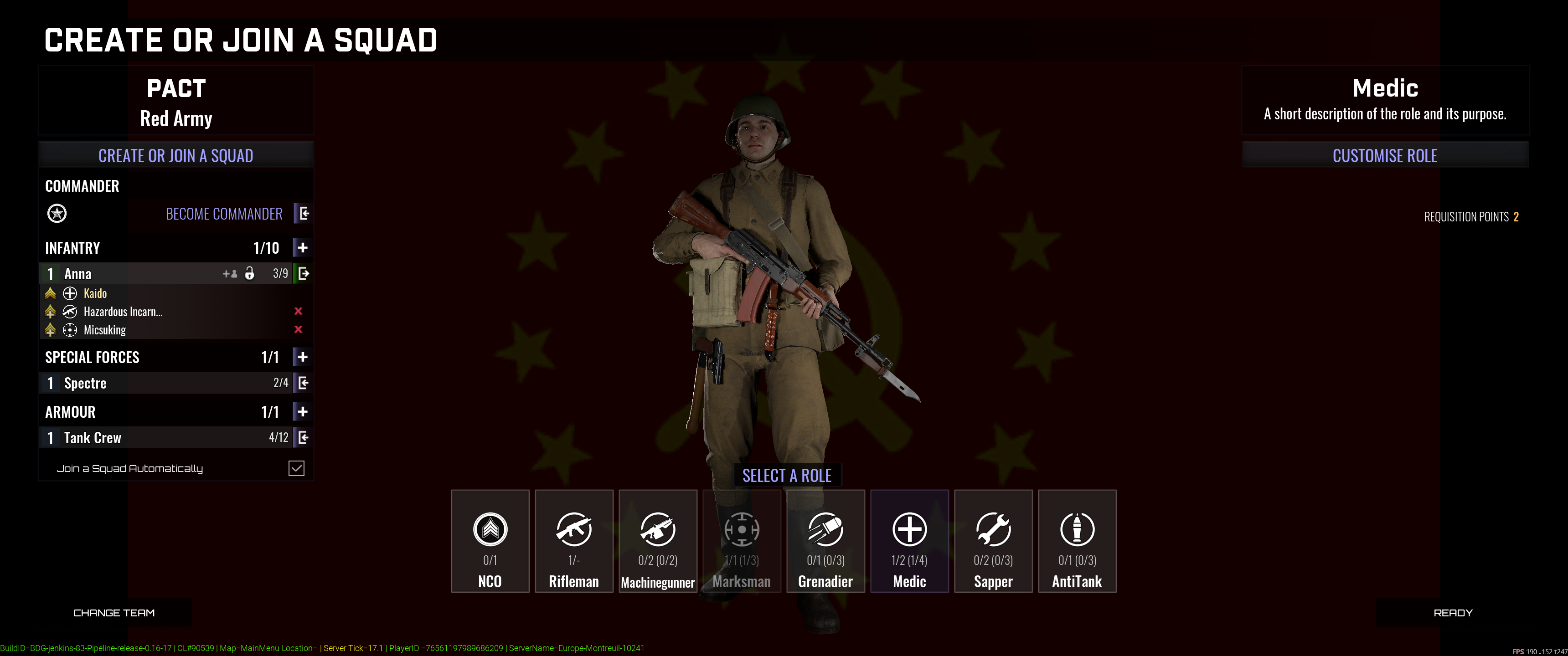This screenshot has width=1568, height=656.
Task: Open Customise Role
Action: pos(1385,156)
